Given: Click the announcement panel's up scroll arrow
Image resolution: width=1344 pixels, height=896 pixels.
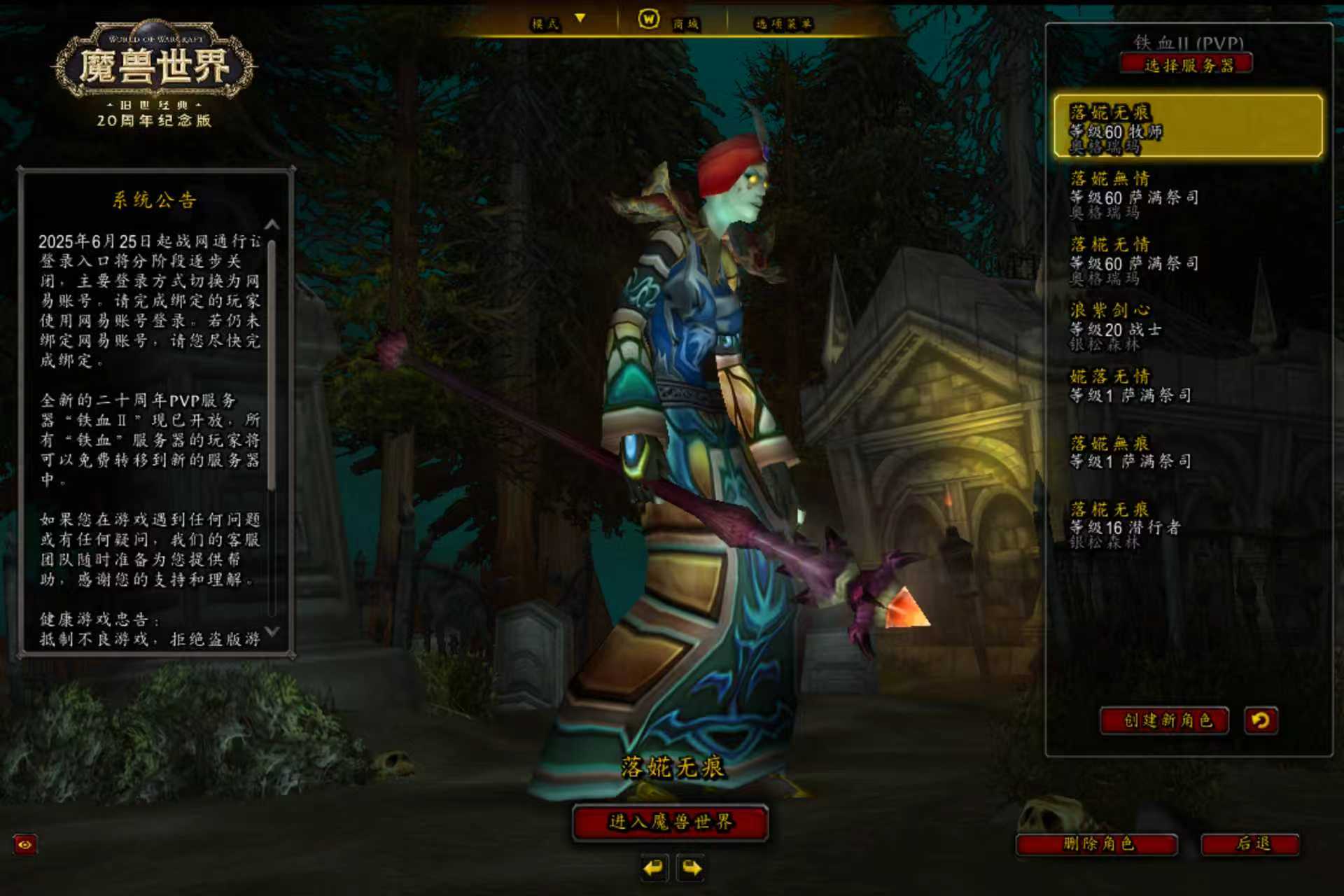Looking at the screenshot, I should click(272, 225).
